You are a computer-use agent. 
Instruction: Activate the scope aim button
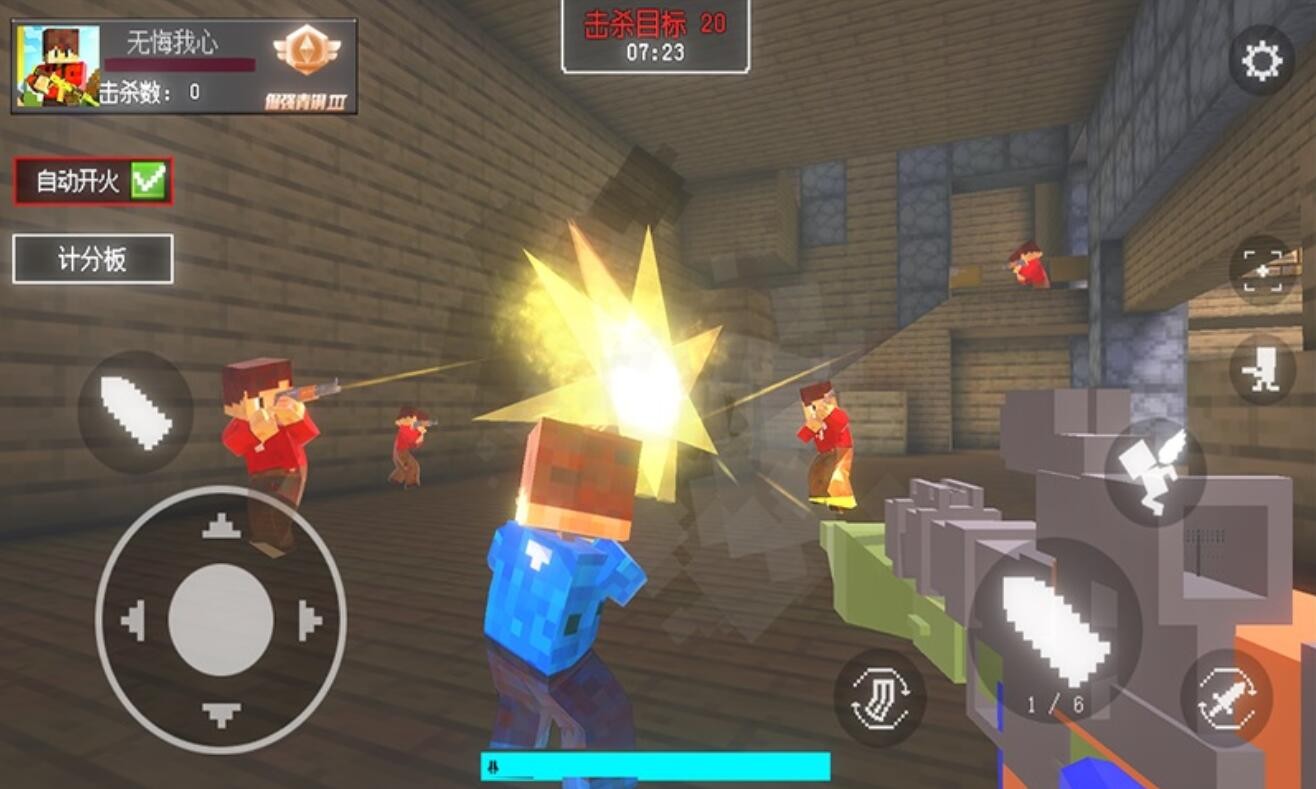click(x=1262, y=270)
